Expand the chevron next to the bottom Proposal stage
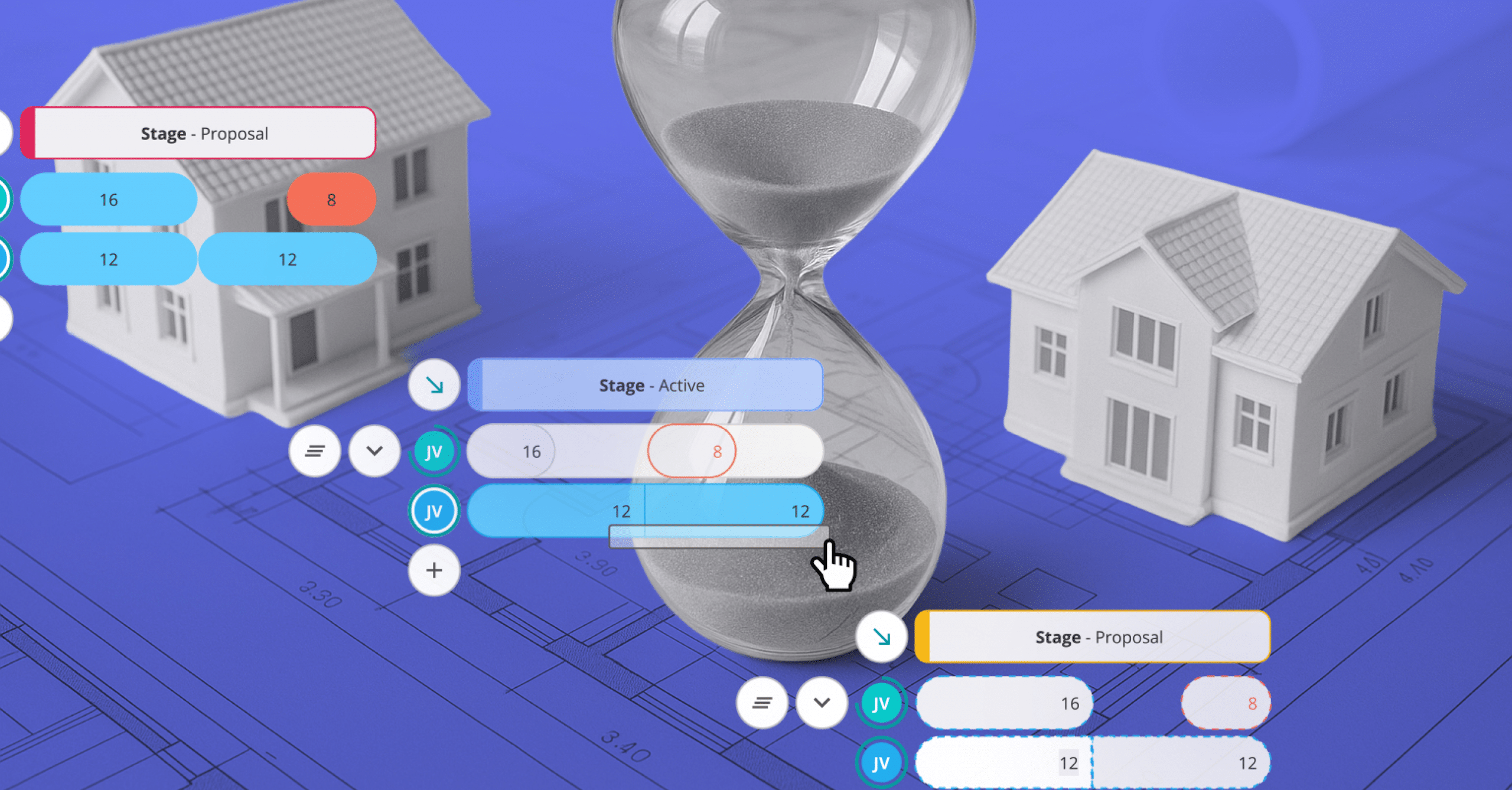 [x=822, y=703]
